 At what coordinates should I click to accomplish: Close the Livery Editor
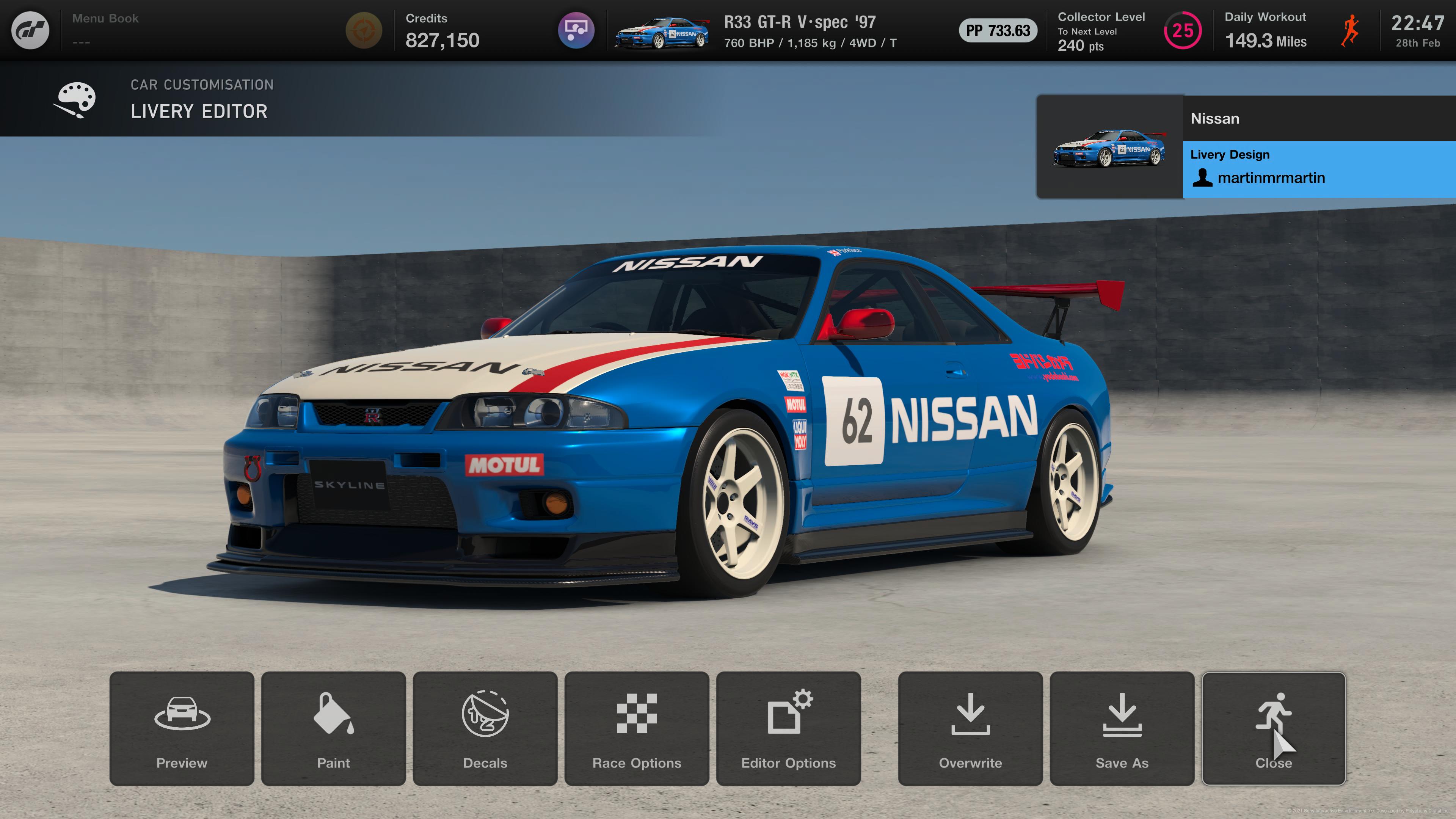point(1273,728)
